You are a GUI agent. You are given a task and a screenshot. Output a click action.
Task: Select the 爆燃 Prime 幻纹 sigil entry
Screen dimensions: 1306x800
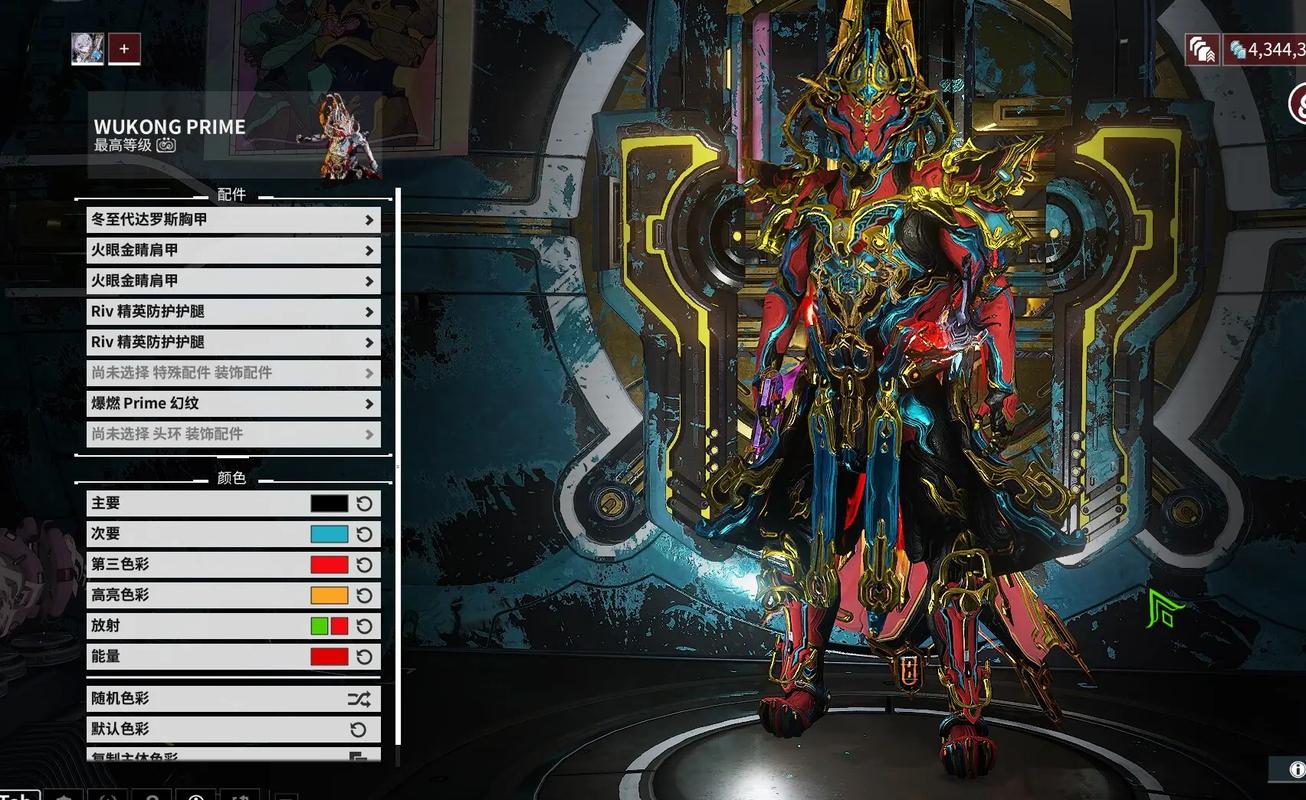pyautogui.click(x=232, y=403)
